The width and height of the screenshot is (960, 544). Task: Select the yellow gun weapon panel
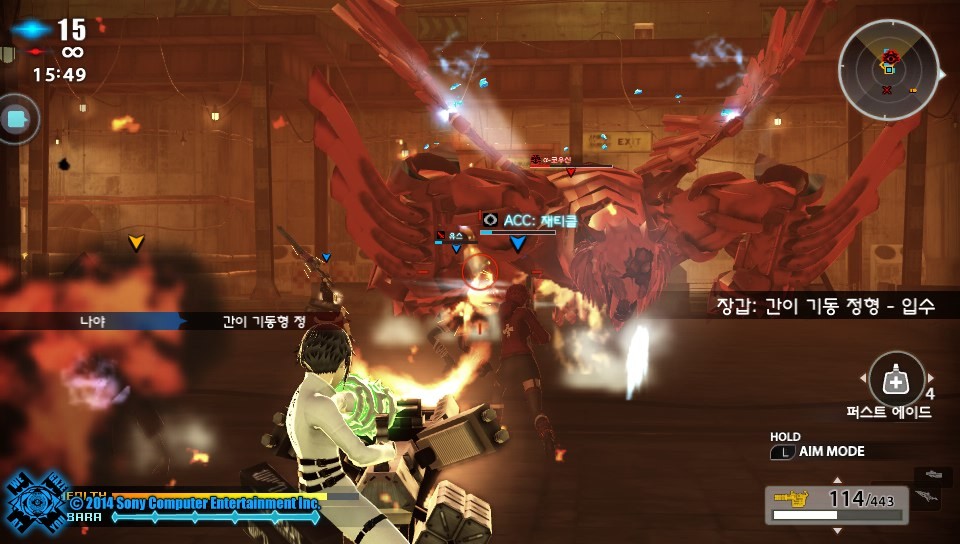(837, 504)
